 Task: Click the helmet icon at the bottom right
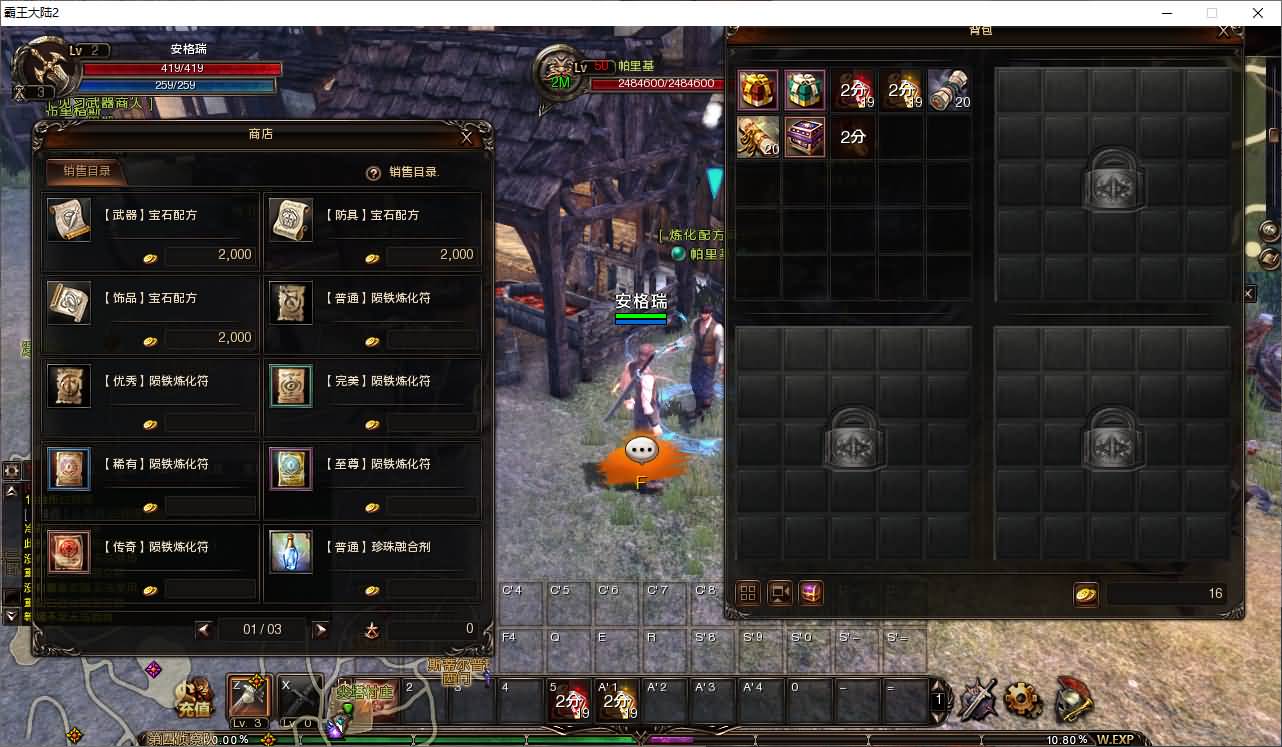pos(1075,701)
